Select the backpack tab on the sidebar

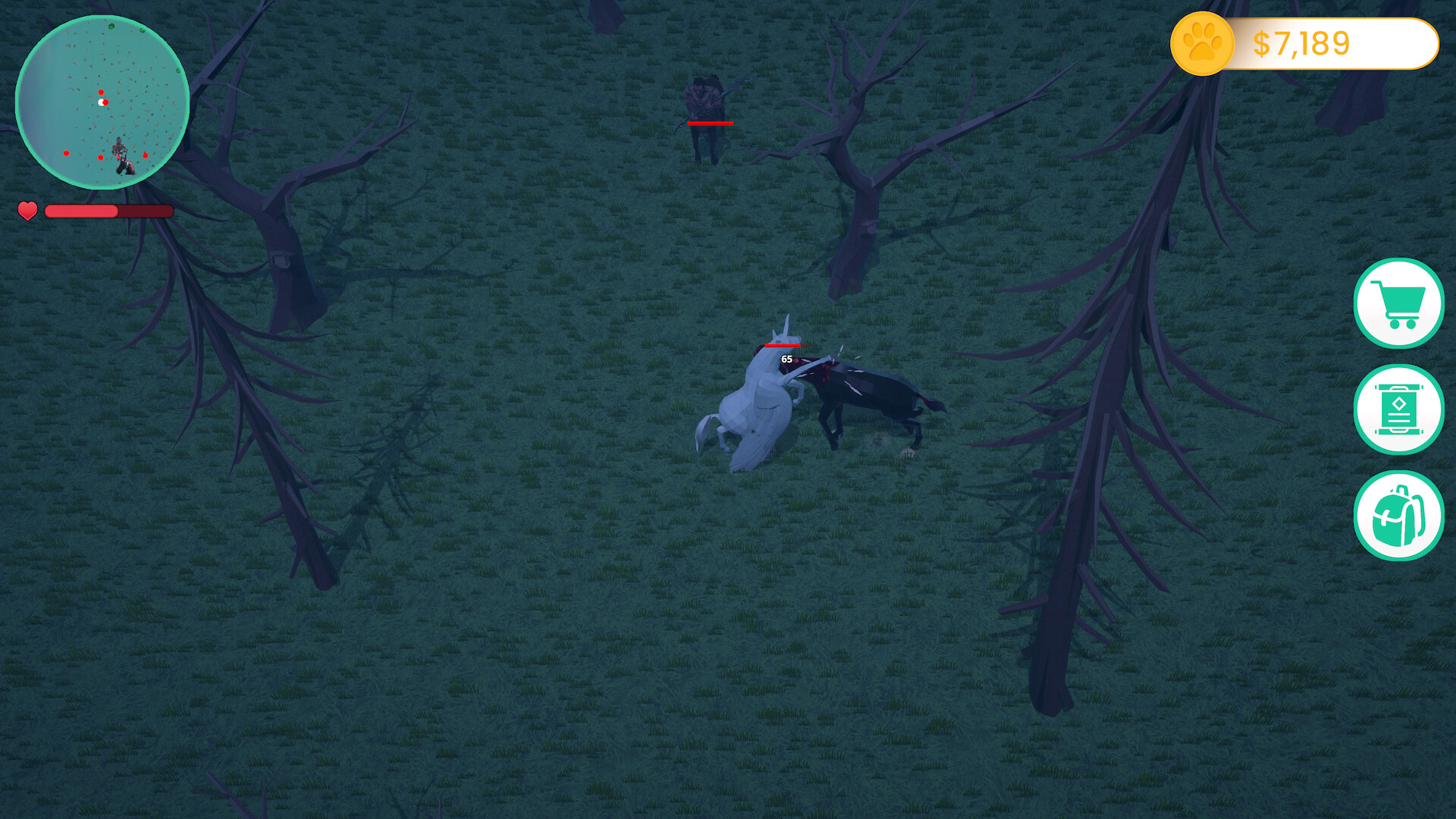coord(1399,516)
